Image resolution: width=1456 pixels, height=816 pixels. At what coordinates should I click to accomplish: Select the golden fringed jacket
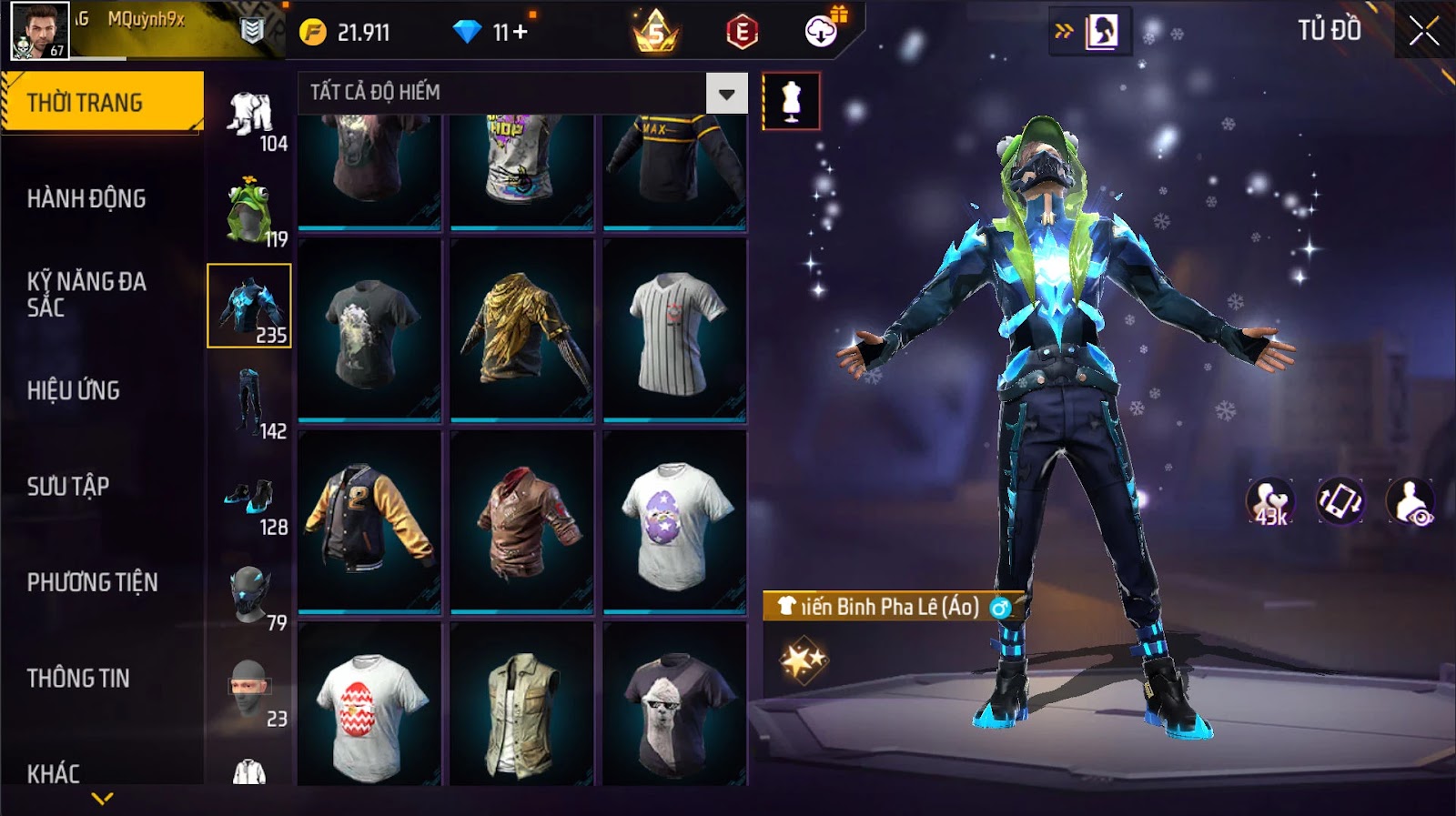tap(522, 330)
